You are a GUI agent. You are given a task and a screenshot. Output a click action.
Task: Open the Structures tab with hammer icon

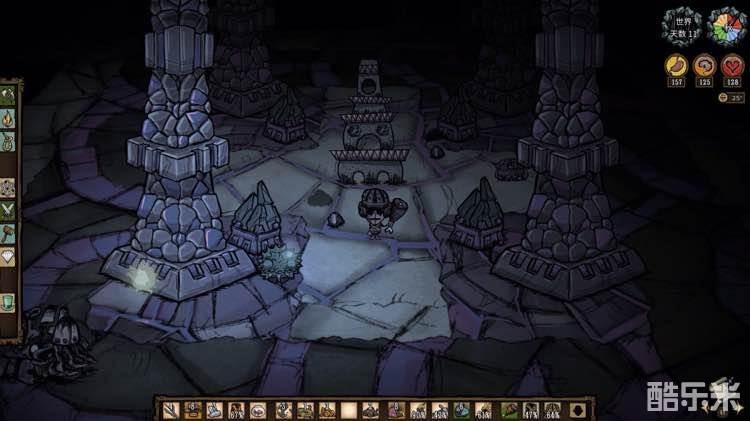click(x=8, y=231)
